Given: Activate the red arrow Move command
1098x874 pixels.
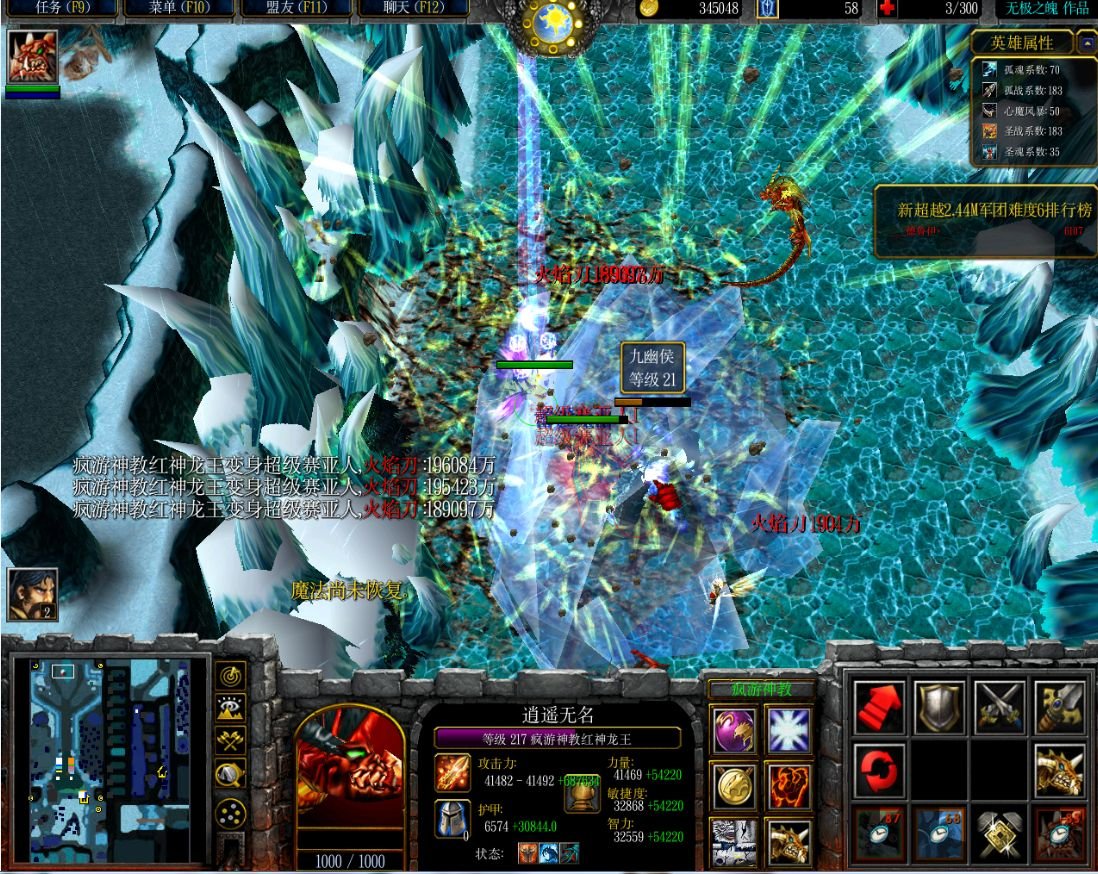Looking at the screenshot, I should 880,708.
